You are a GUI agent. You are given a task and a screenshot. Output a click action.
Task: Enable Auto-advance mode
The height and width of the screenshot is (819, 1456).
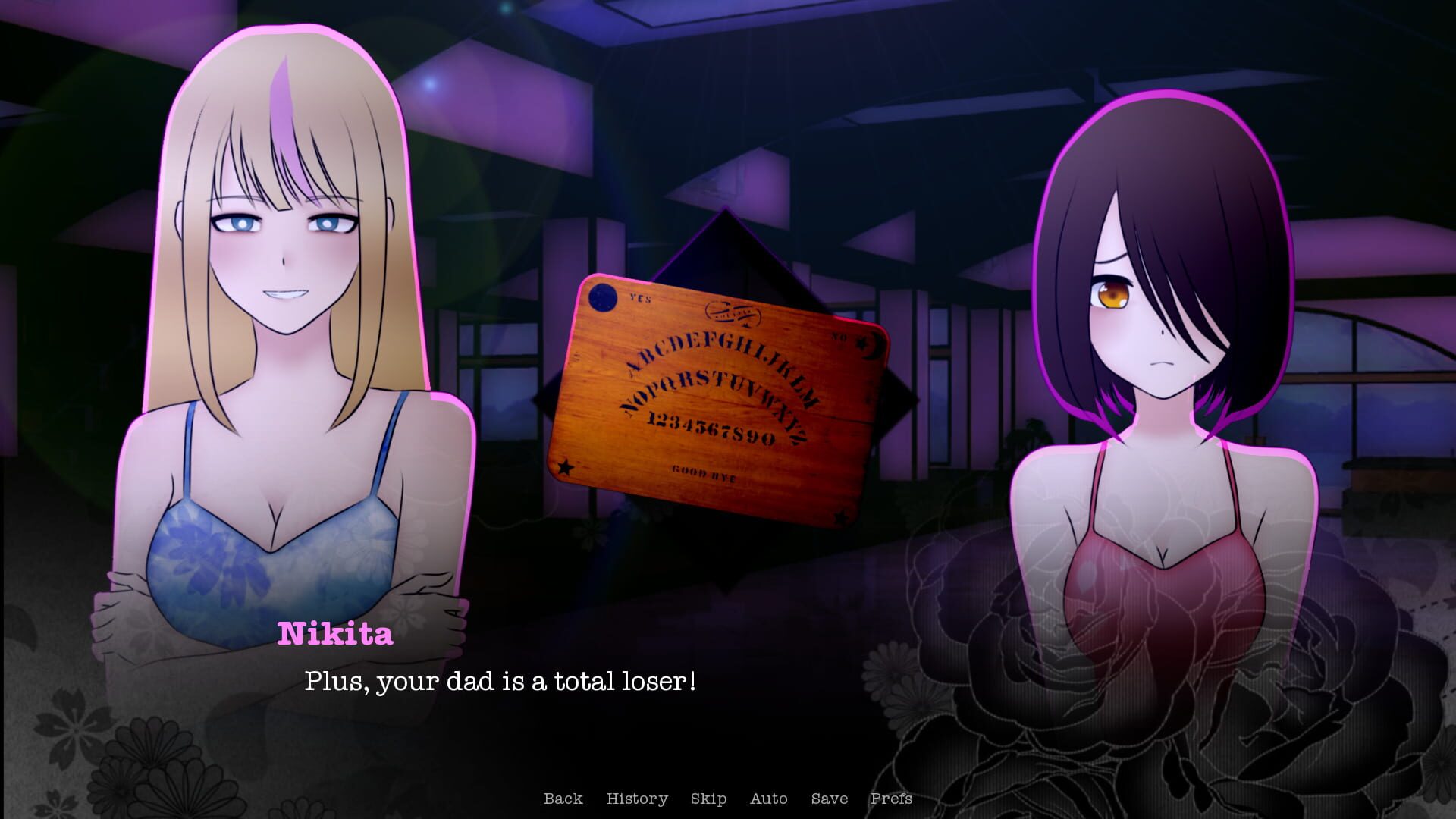click(768, 799)
